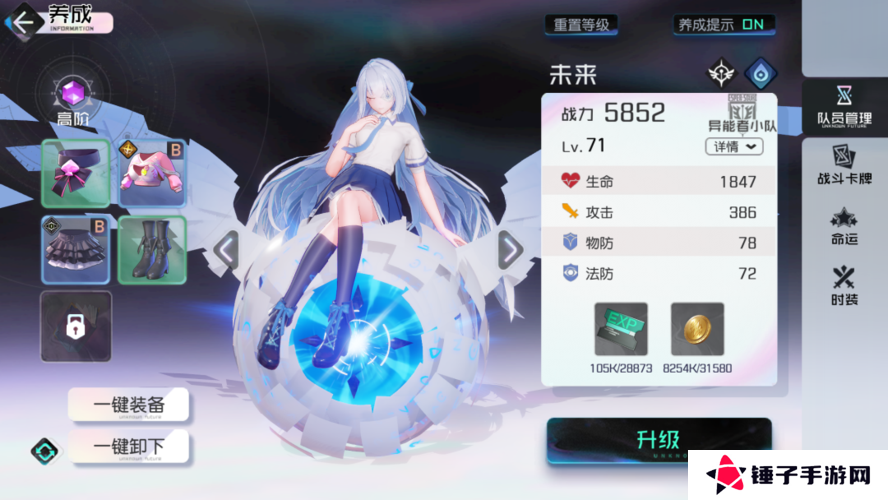Image resolution: width=888 pixels, height=500 pixels.
Task: Tap the 升级 level up button
Action: [658, 440]
